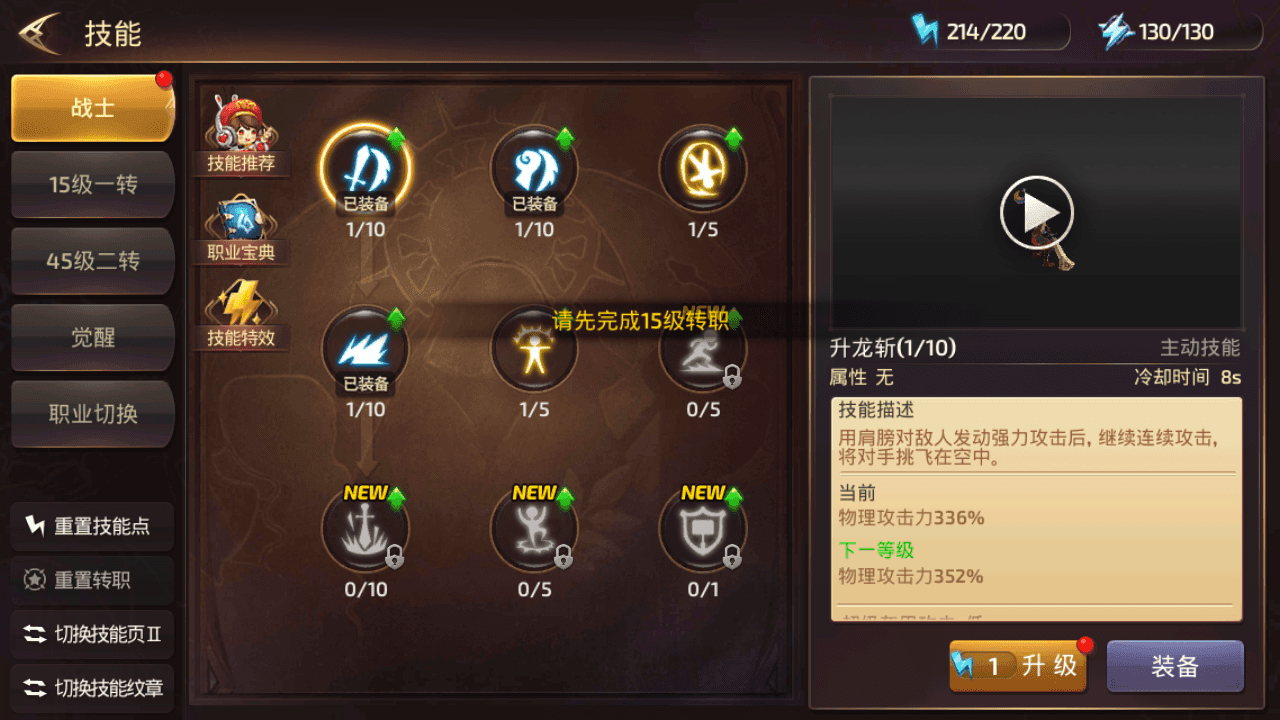
Task: Open the 技能推荐 panel icon
Action: click(x=240, y=124)
